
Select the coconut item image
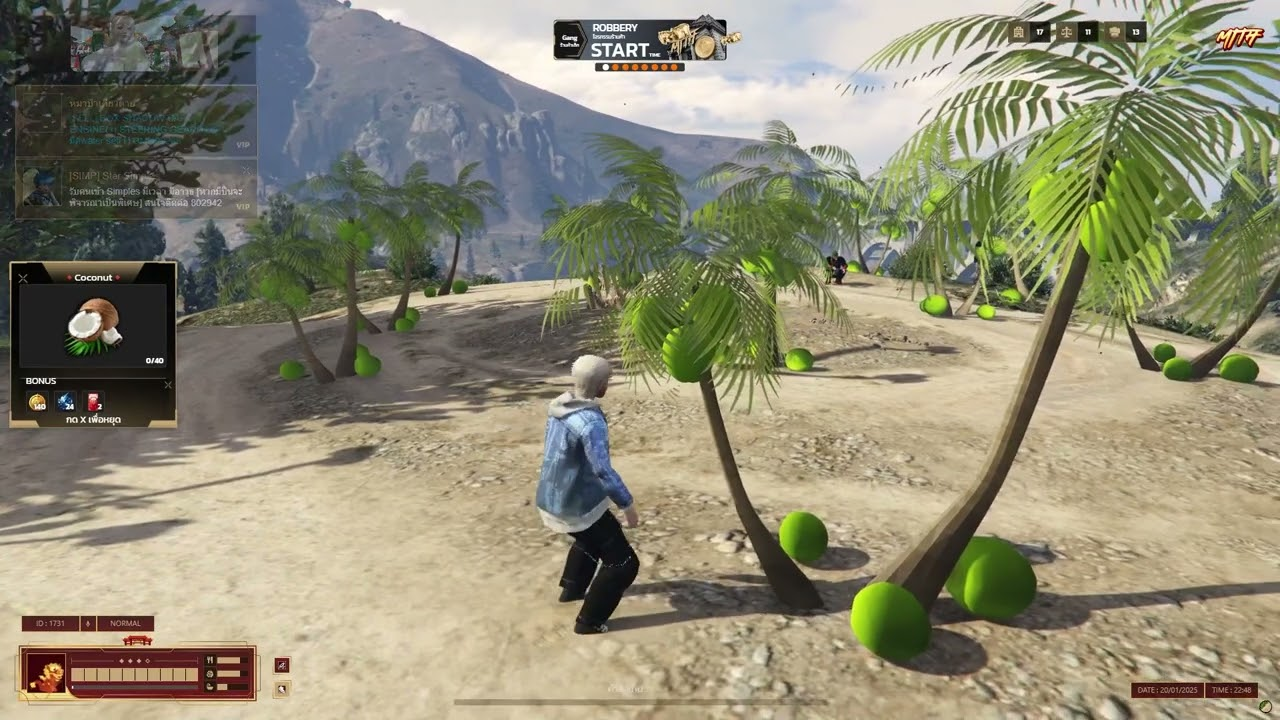point(94,326)
